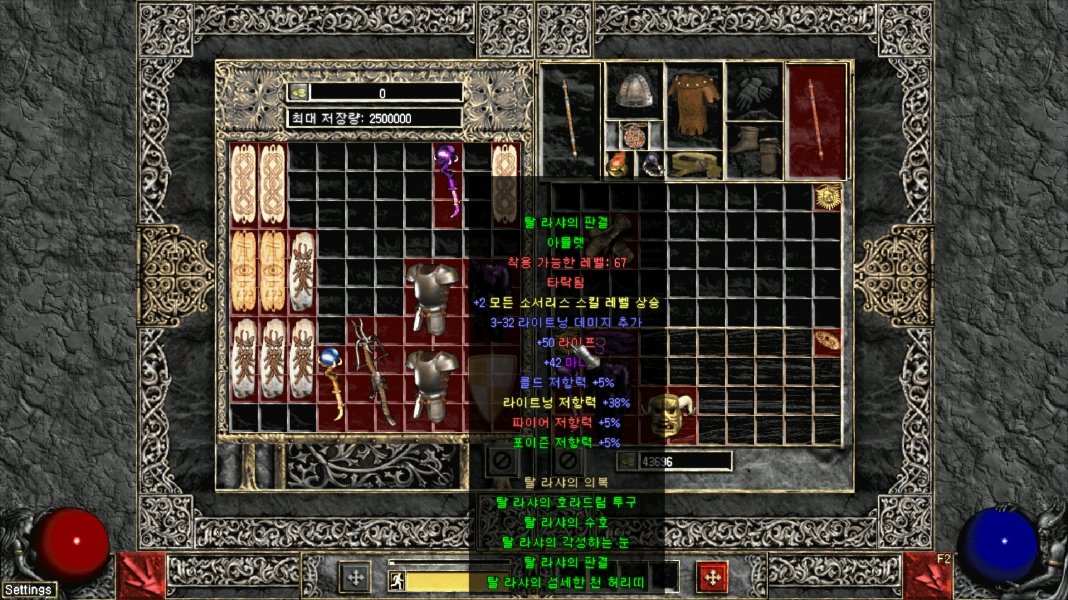Click the red cross button on bottom bar
The height and width of the screenshot is (600, 1068).
coord(711,577)
